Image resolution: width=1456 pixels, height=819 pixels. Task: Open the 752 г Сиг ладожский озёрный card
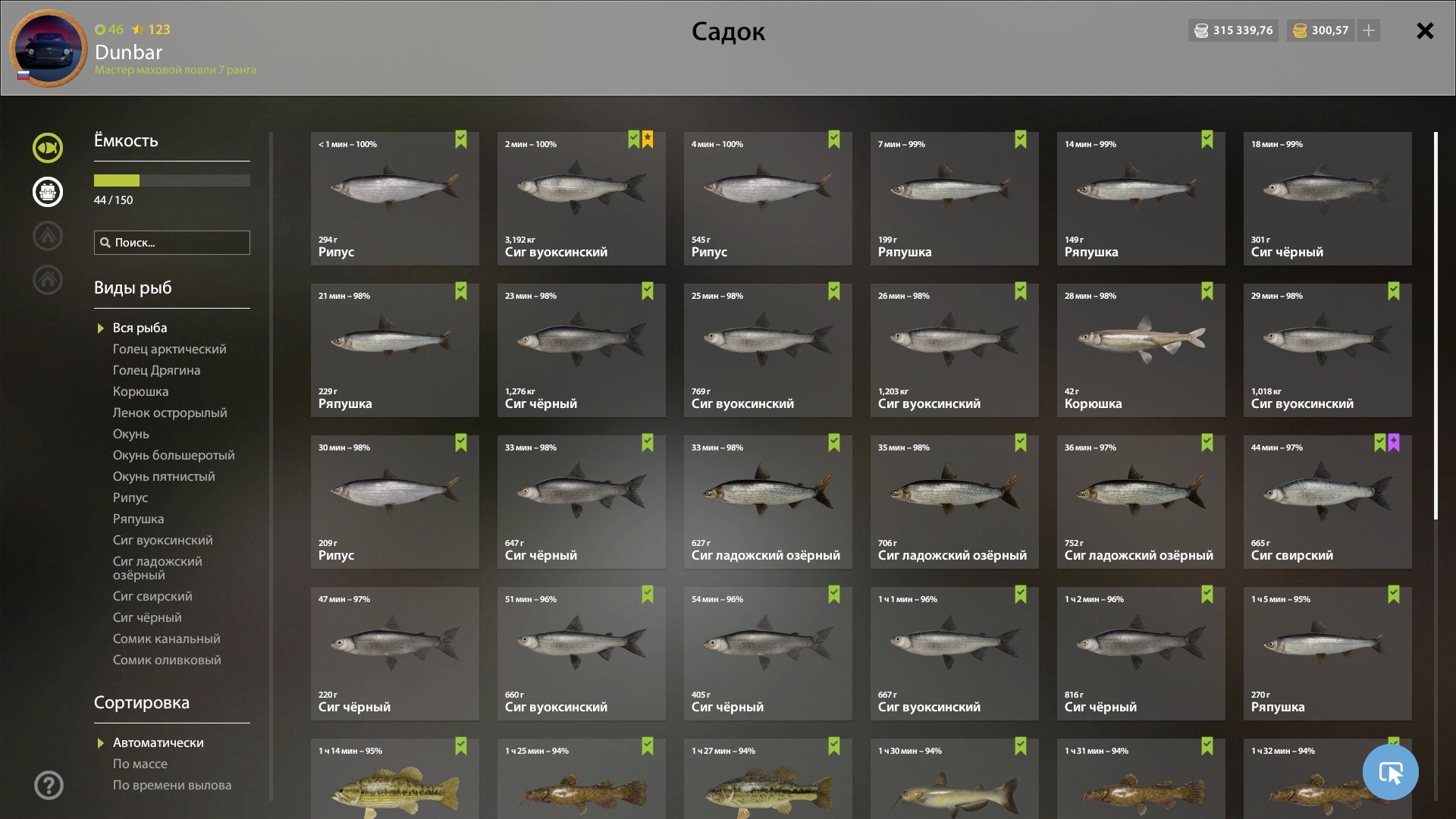(1141, 502)
